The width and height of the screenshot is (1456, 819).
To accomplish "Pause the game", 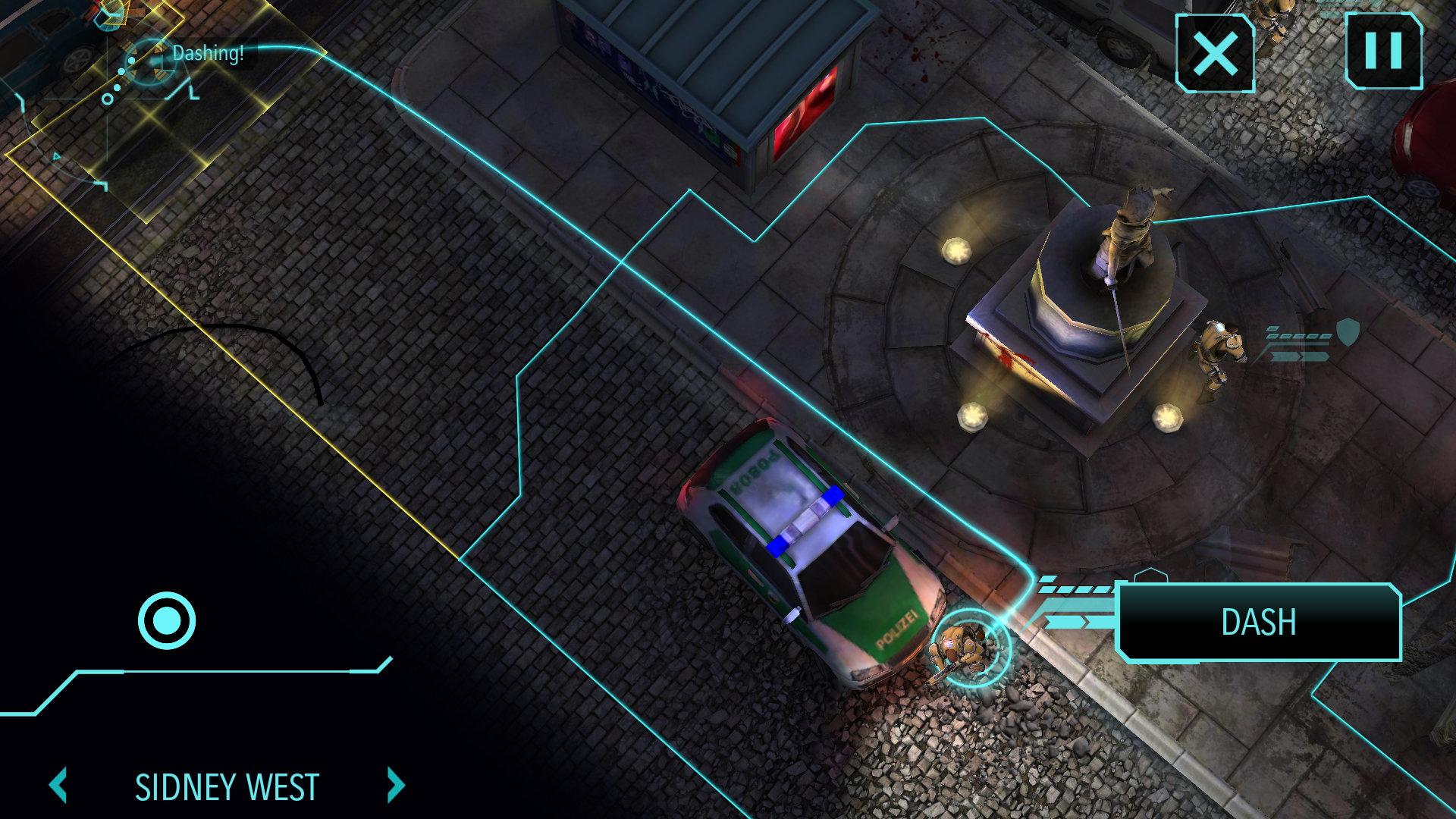I will tap(1383, 52).
